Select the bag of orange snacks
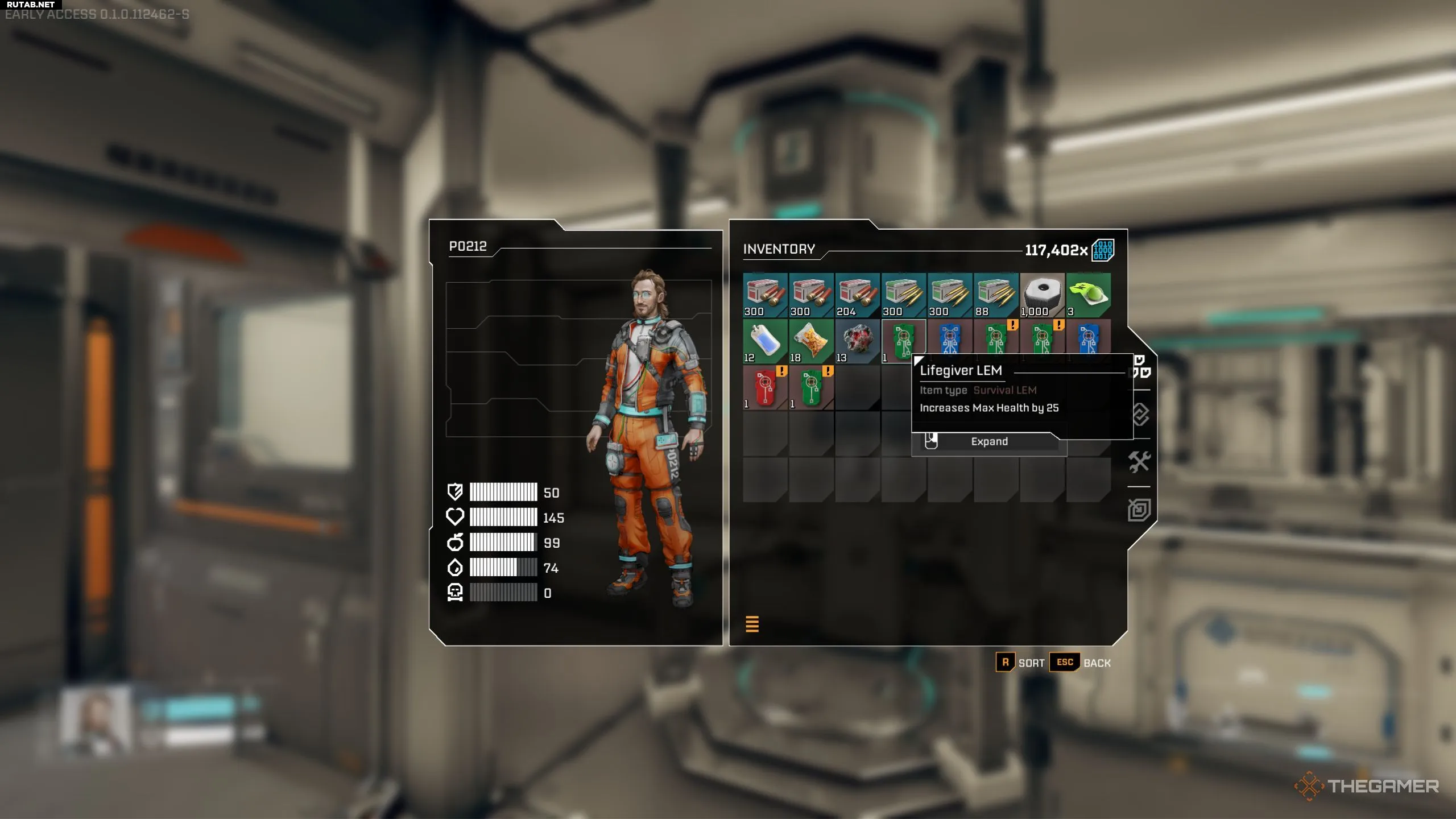The image size is (1456, 819). [x=811, y=341]
